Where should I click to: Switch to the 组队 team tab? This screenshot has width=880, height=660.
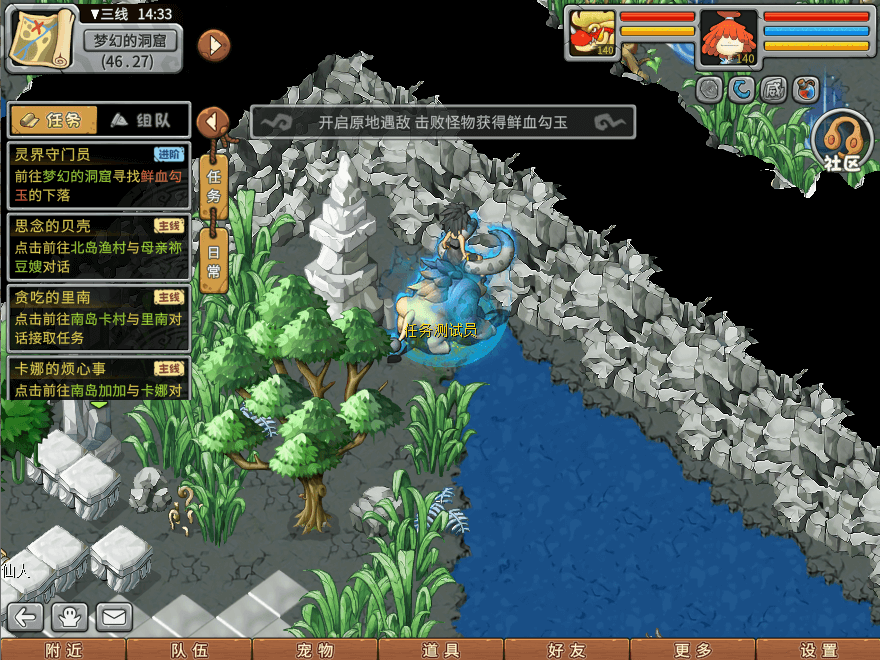click(142, 120)
